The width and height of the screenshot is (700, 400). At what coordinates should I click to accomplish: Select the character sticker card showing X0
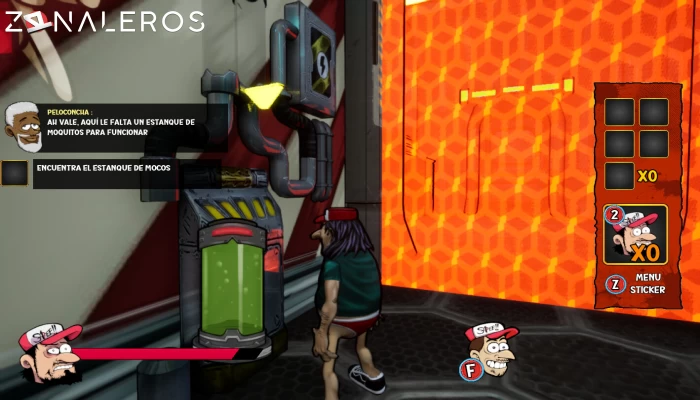click(x=635, y=235)
